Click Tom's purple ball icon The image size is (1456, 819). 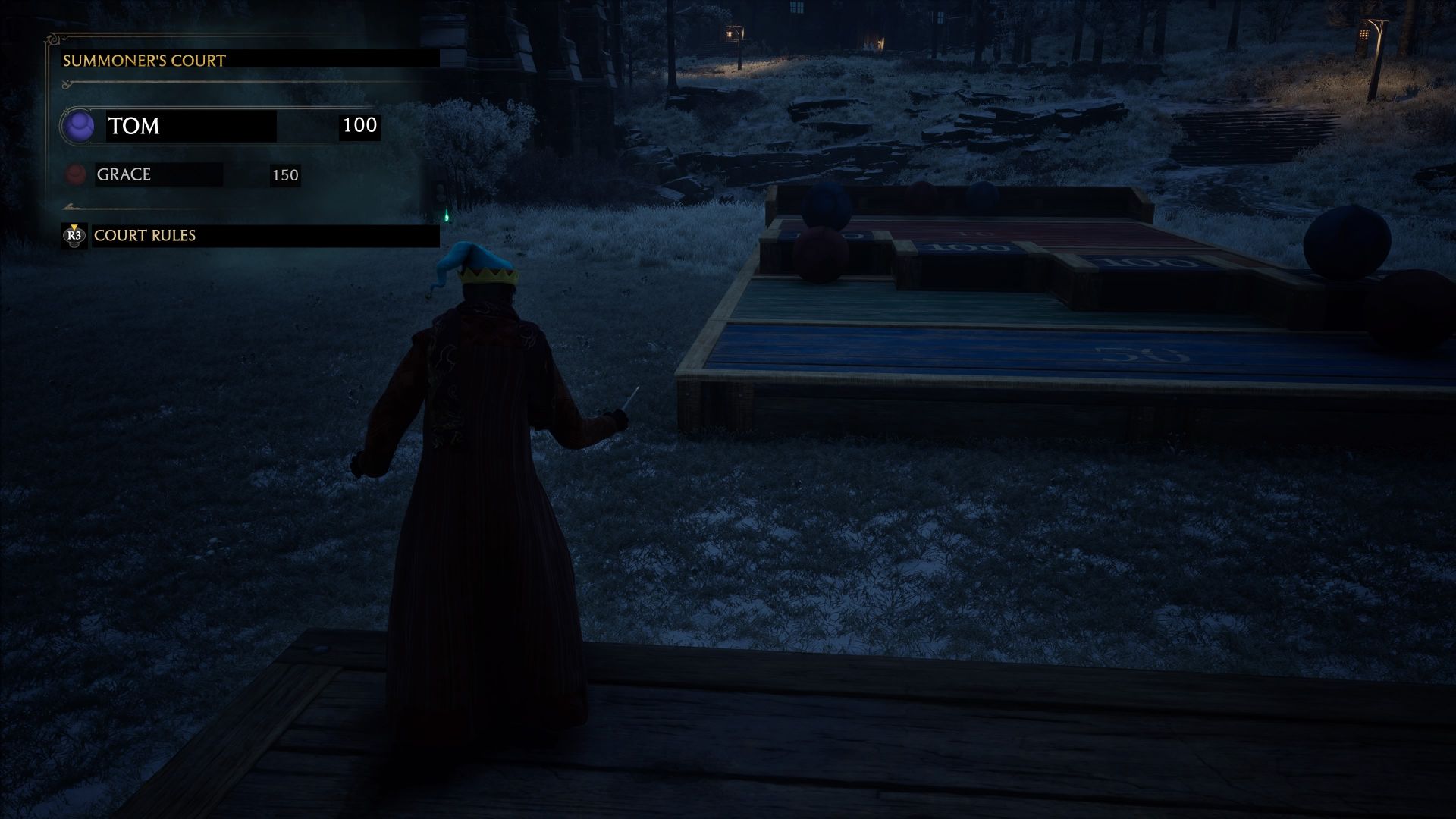click(x=78, y=126)
